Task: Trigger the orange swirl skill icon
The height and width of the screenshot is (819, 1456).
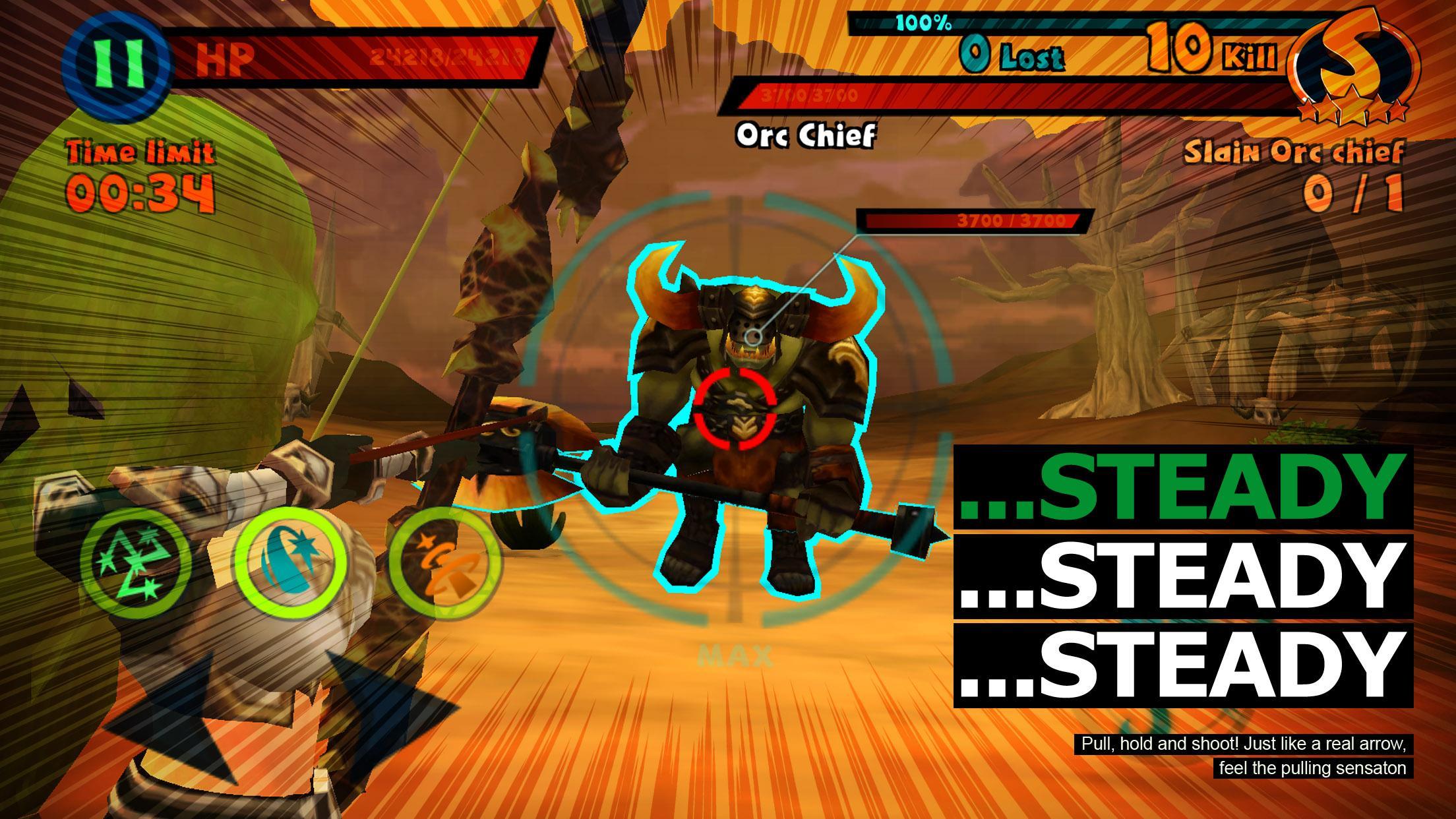Action: point(445,562)
